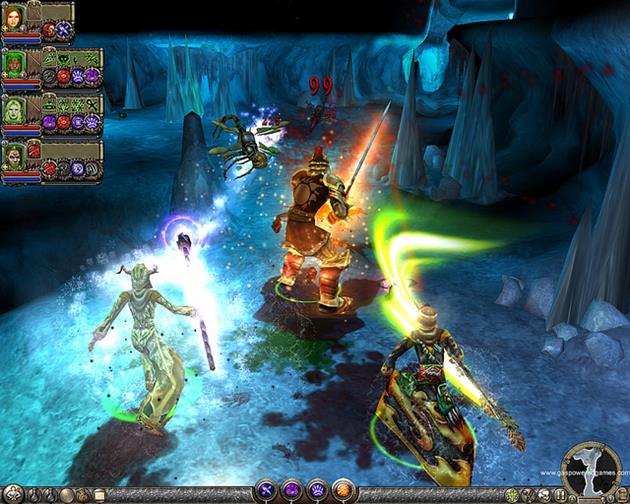Select the green-hooded party member portrait
The height and width of the screenshot is (504, 630).
(x=14, y=64)
